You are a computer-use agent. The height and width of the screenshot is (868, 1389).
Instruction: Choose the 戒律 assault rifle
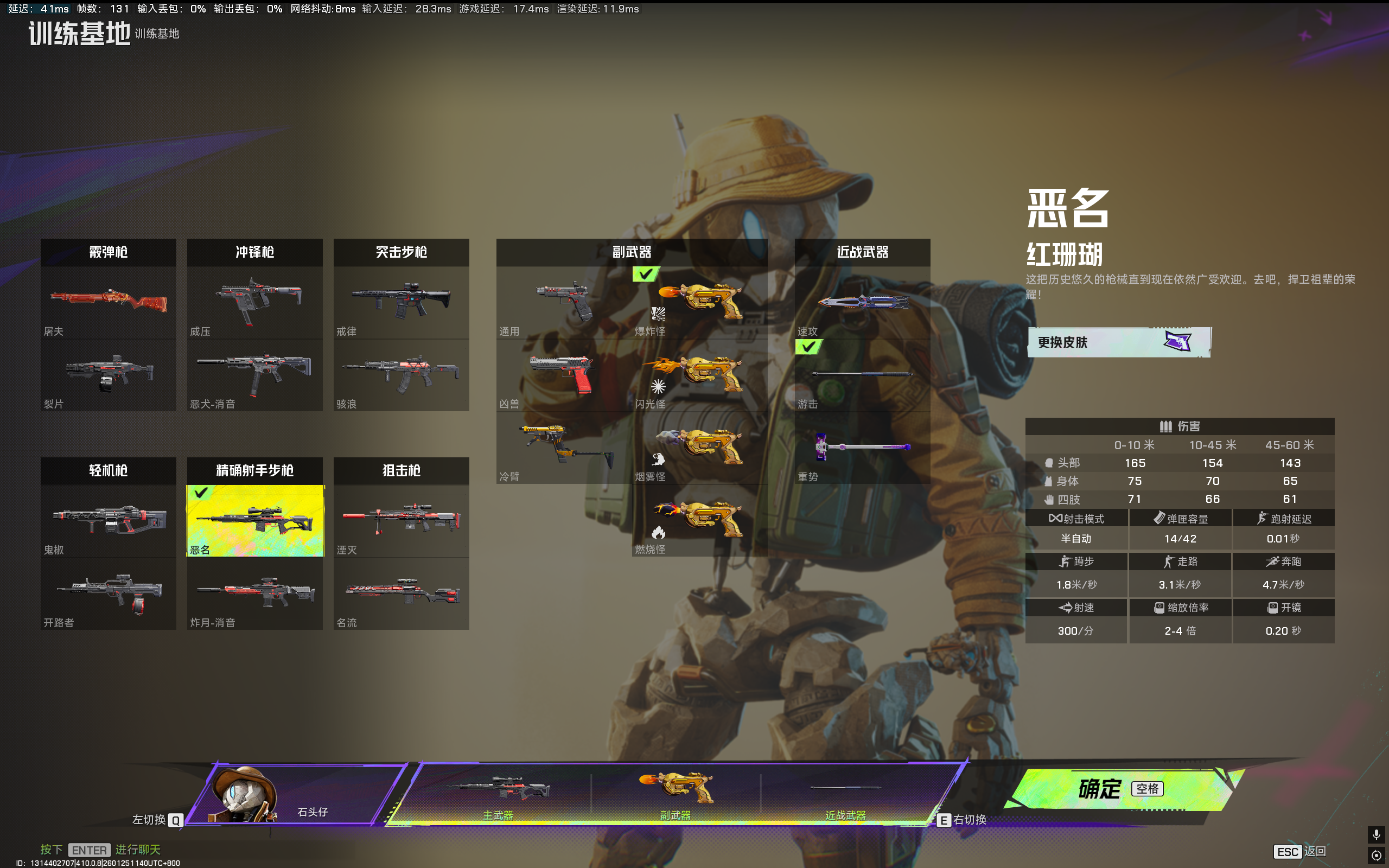401,303
